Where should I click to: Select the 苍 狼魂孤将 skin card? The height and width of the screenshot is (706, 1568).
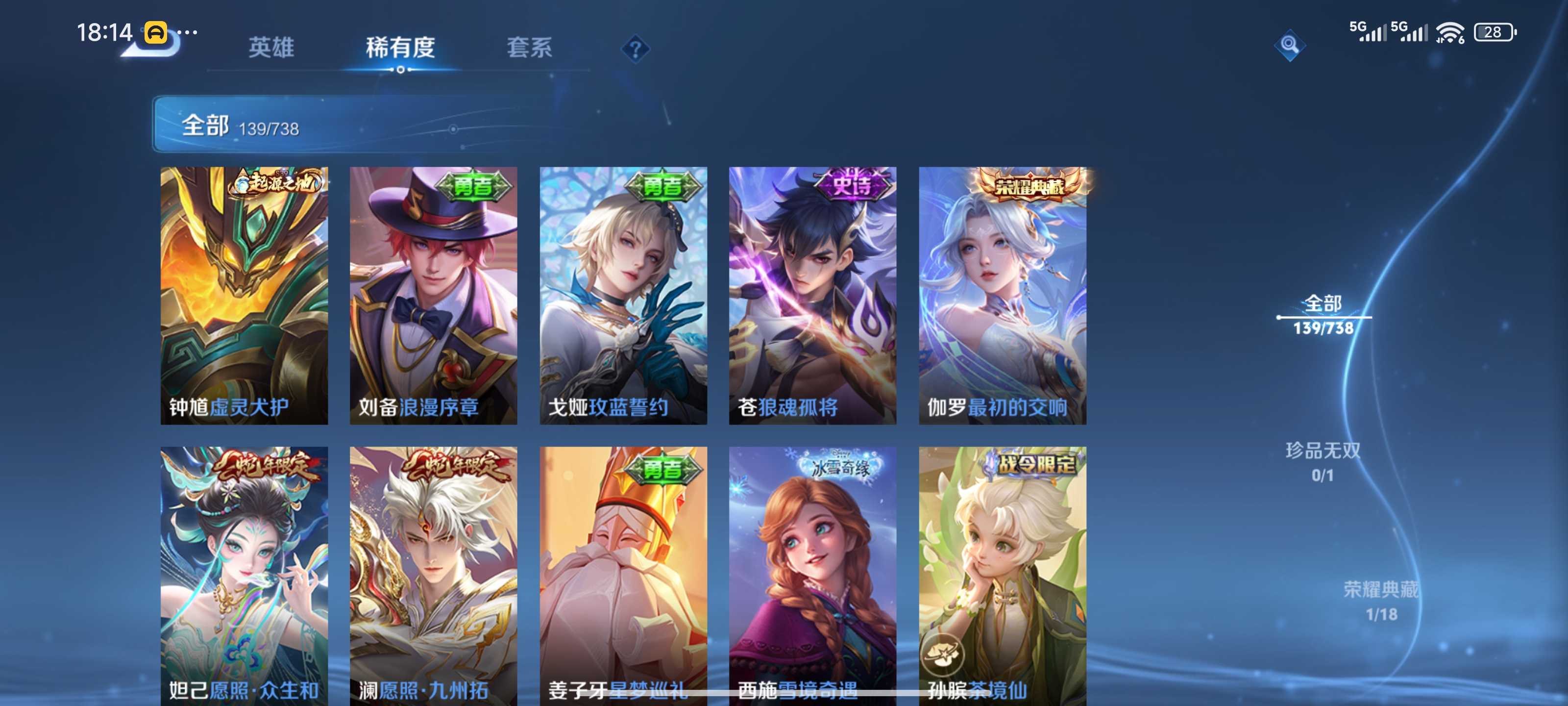[x=812, y=296]
